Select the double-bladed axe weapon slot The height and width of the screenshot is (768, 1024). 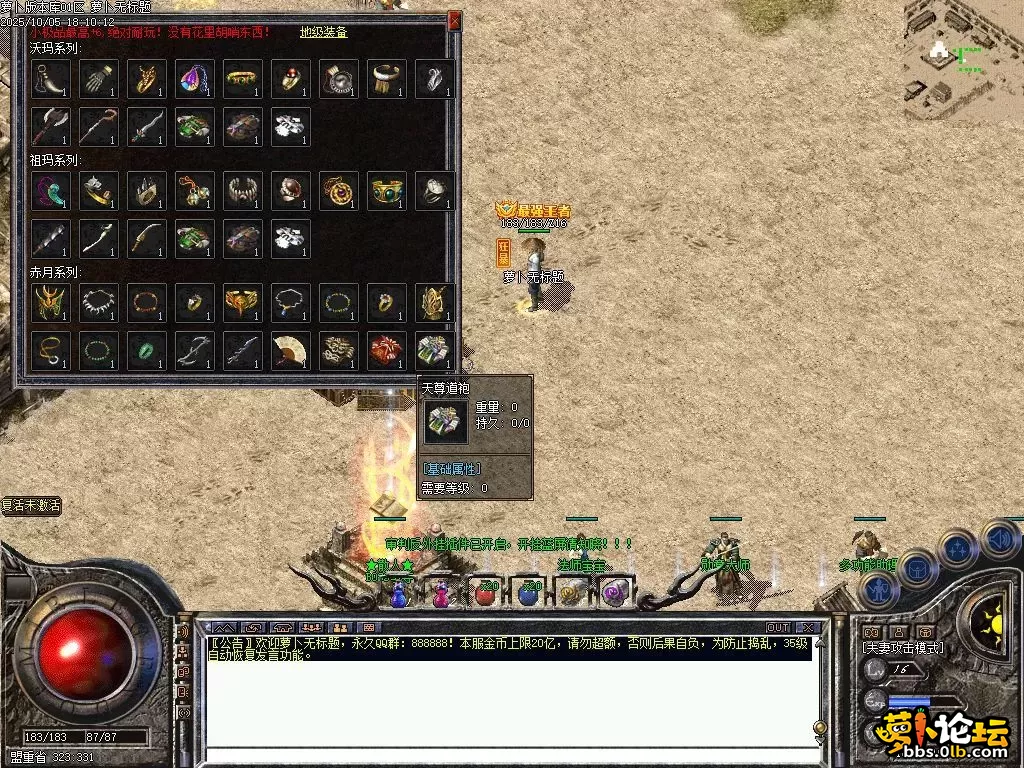point(51,127)
